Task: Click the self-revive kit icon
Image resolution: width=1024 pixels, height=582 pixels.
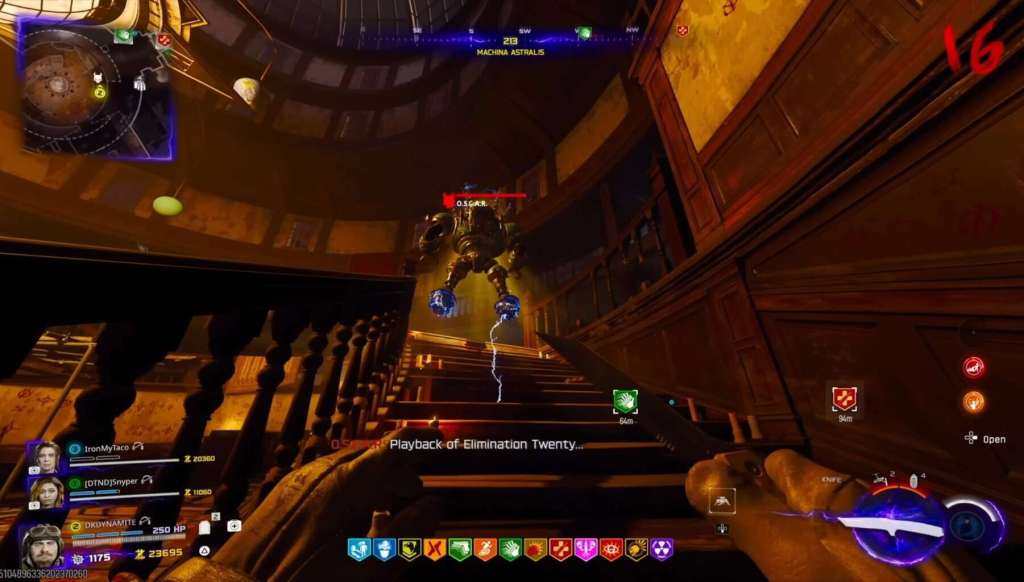Action: tap(234, 526)
